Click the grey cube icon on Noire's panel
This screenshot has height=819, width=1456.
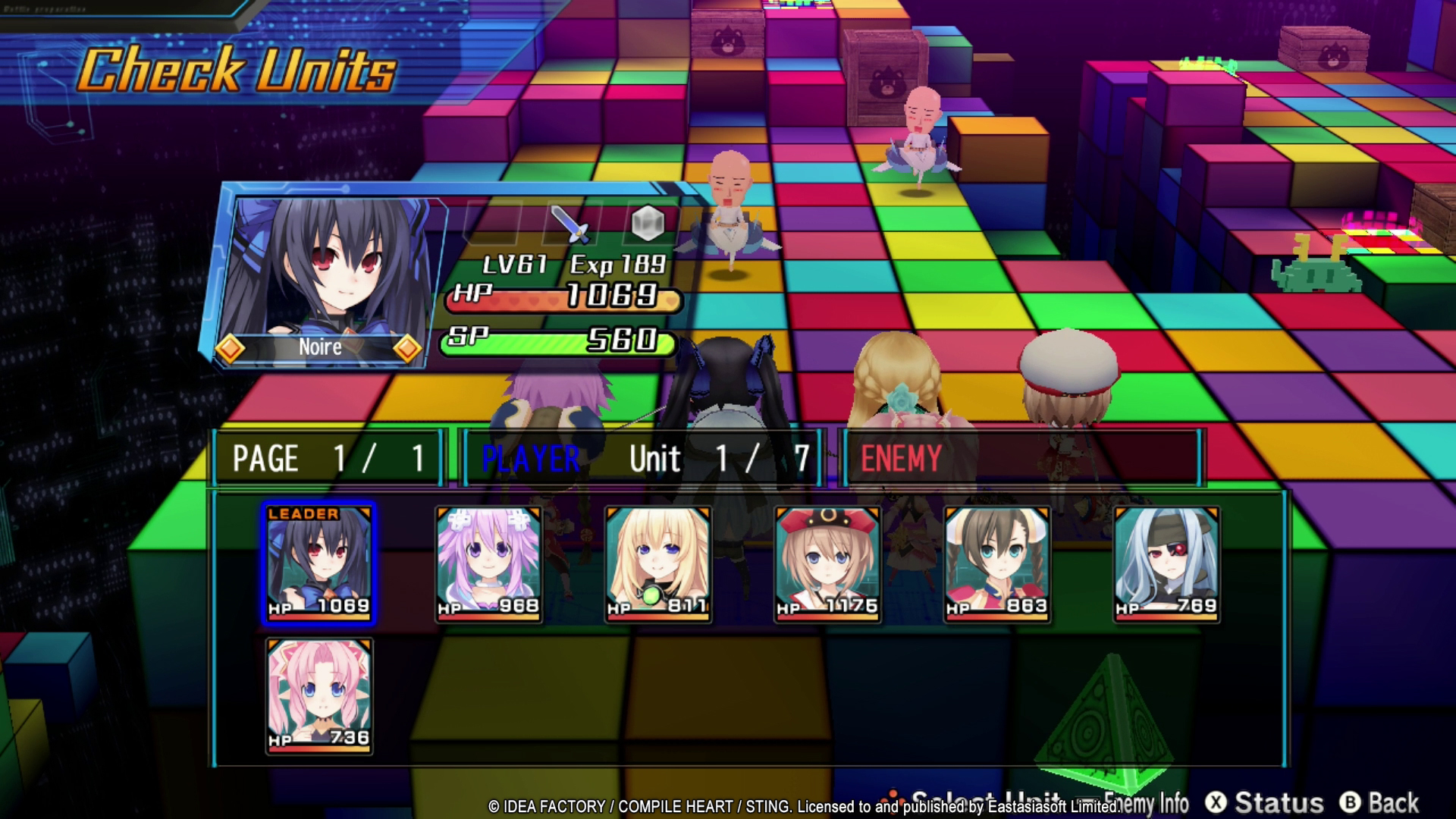point(647,223)
